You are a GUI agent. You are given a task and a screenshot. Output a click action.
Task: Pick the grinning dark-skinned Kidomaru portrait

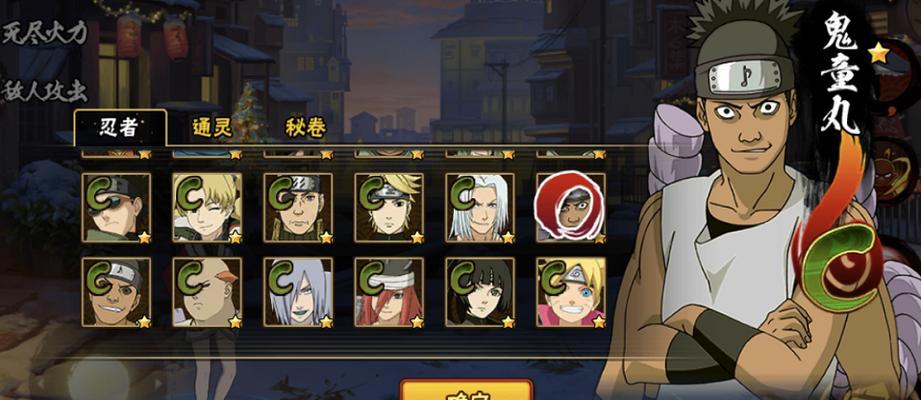(117, 292)
